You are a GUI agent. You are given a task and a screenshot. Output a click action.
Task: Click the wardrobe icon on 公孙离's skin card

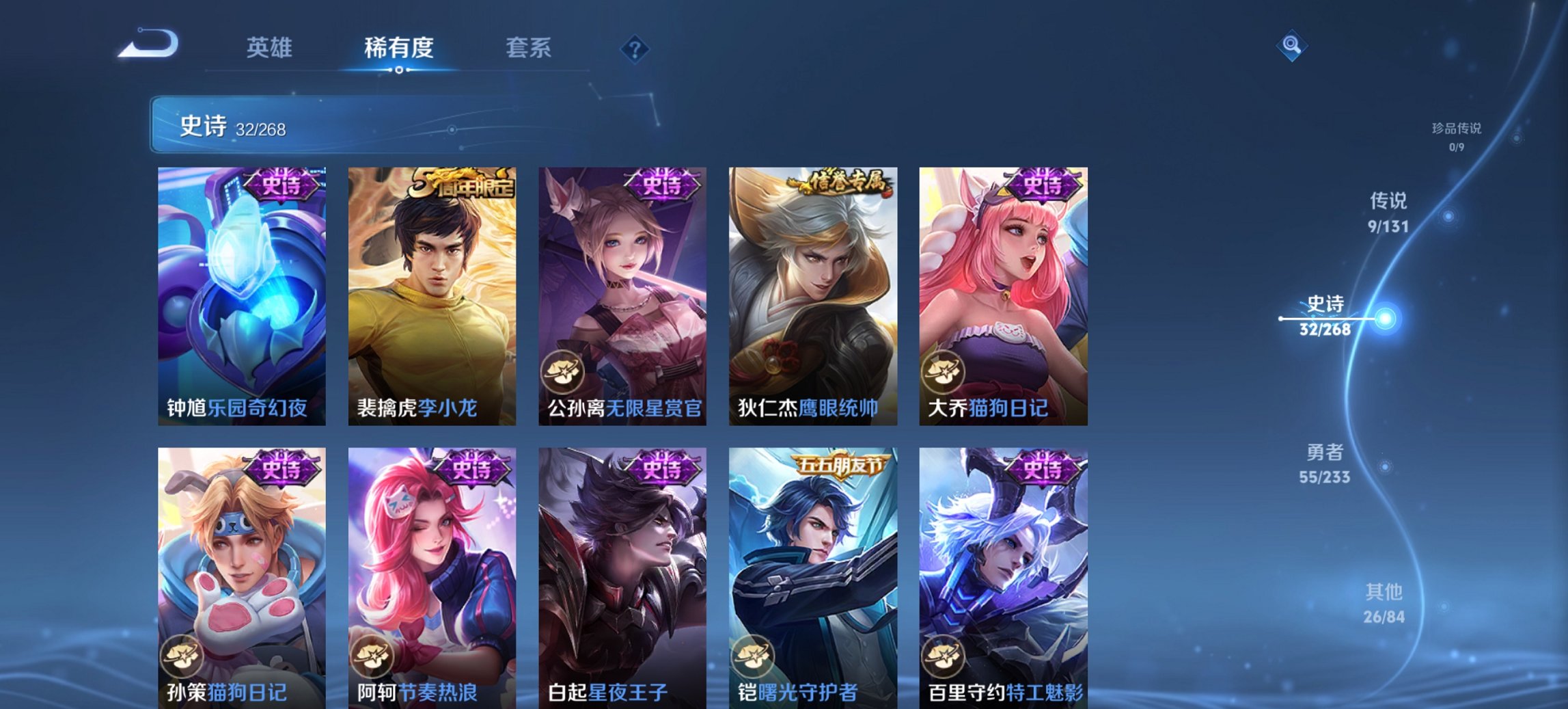tap(564, 371)
